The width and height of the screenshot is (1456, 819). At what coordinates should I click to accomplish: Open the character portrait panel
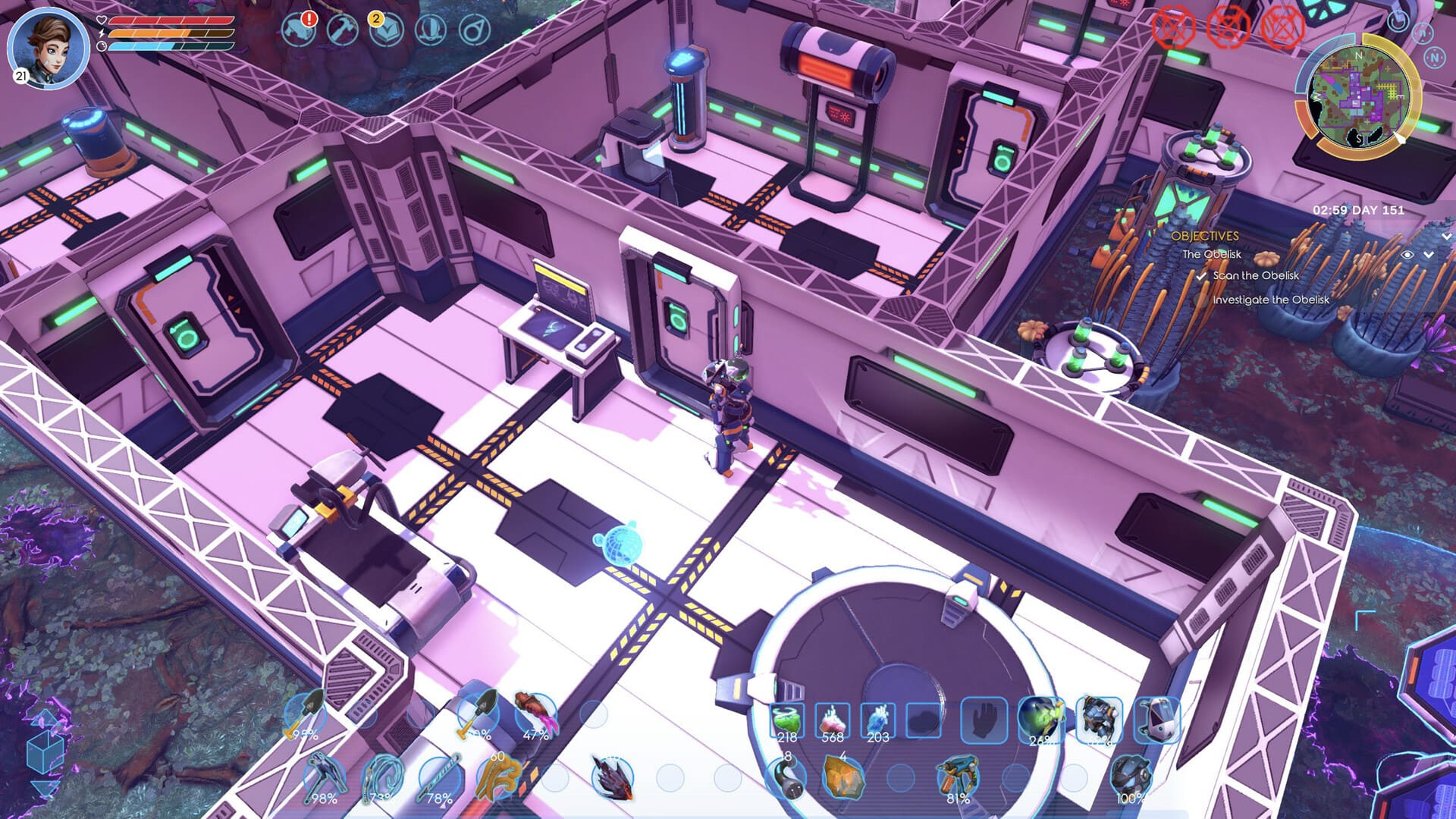48,45
